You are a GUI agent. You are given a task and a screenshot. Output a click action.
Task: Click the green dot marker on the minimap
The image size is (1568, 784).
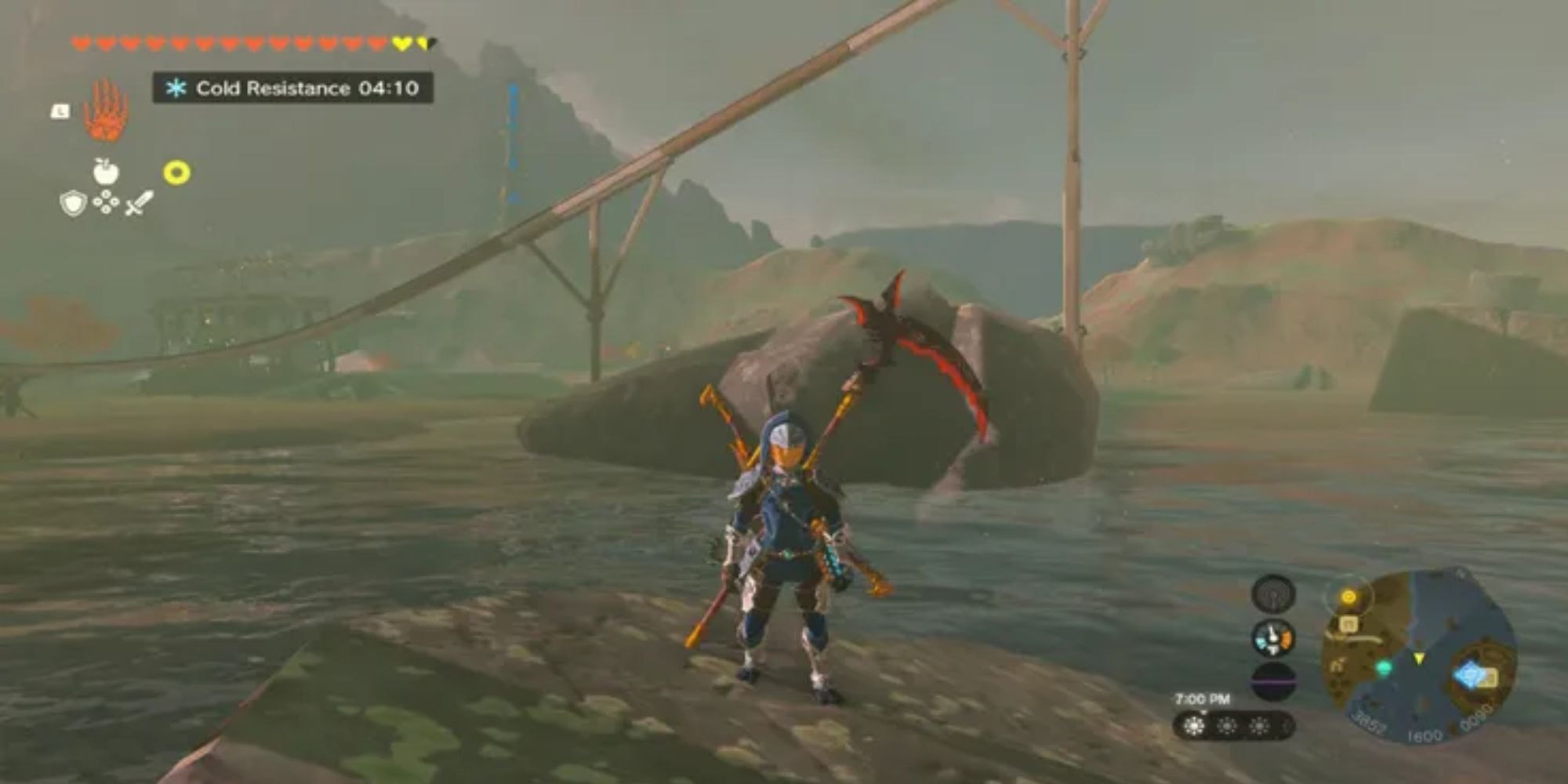1384,667
